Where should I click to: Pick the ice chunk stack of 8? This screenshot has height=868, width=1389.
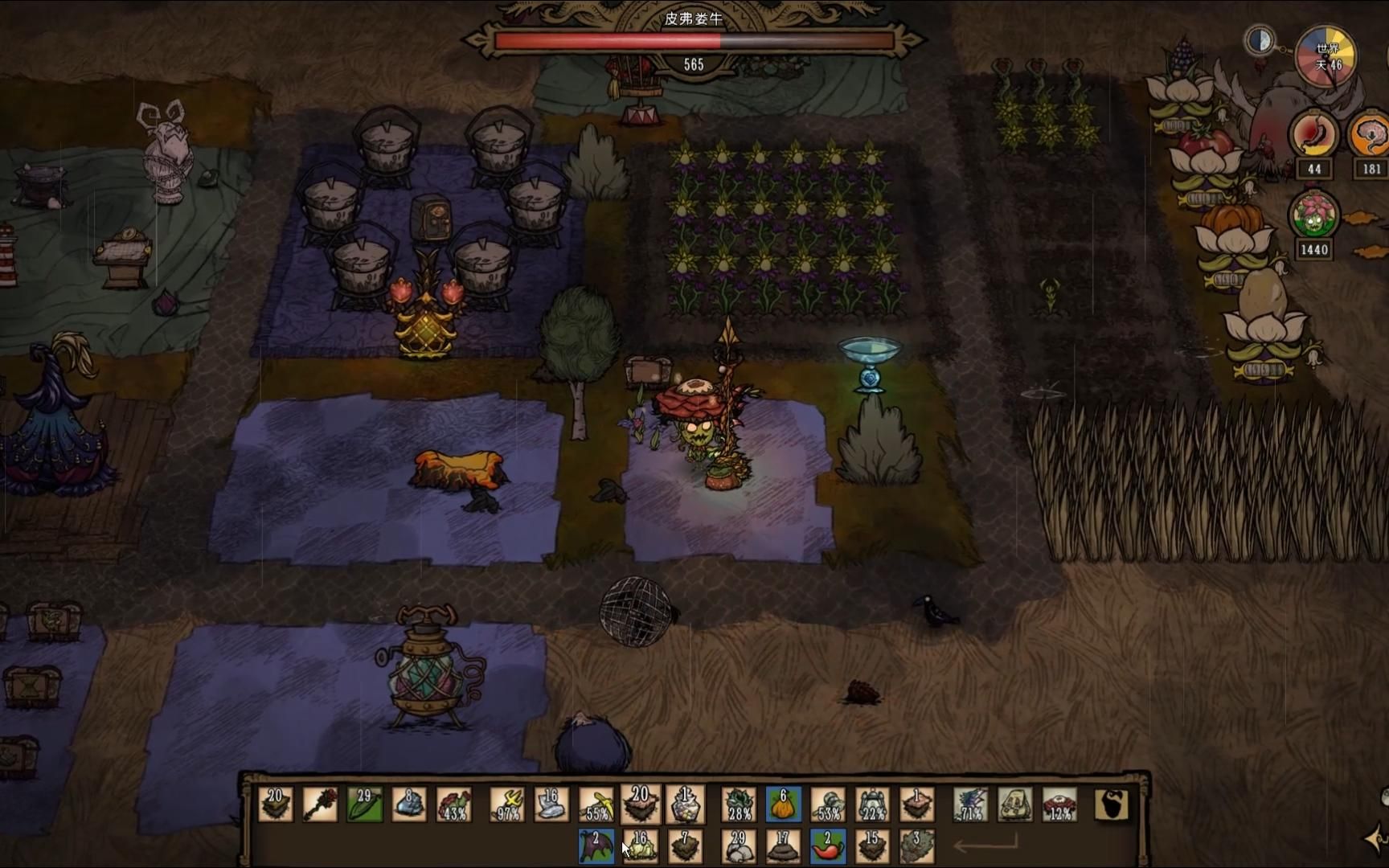tap(408, 805)
